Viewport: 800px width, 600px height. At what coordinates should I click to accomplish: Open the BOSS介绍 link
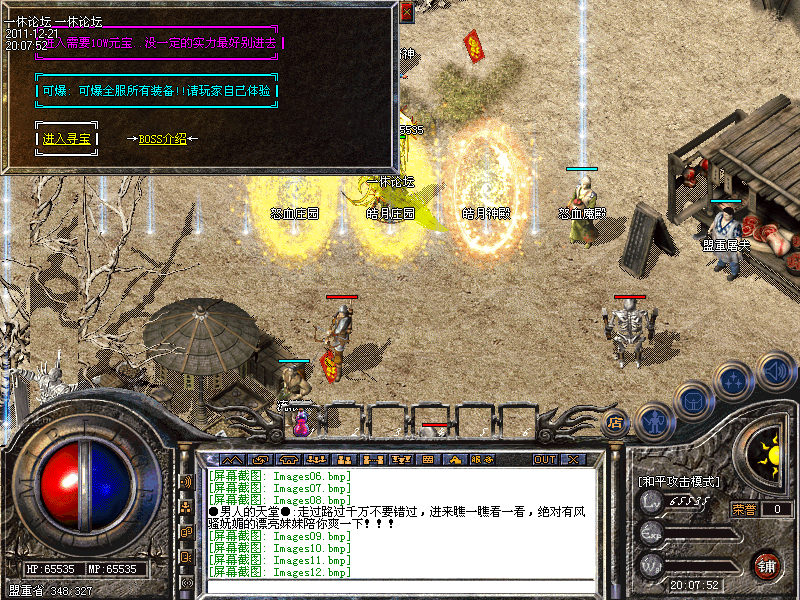coord(162,139)
